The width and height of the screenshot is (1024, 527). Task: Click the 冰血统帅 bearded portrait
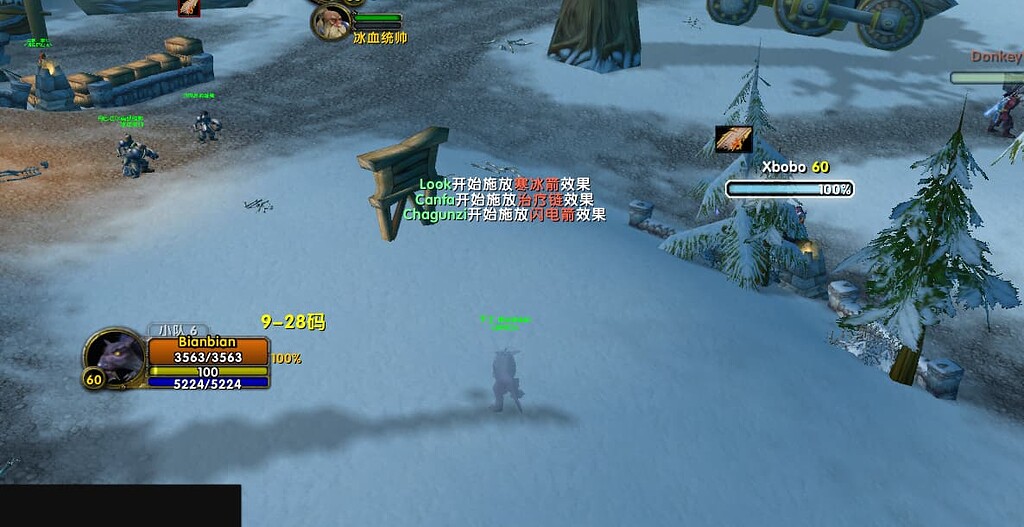click(331, 21)
